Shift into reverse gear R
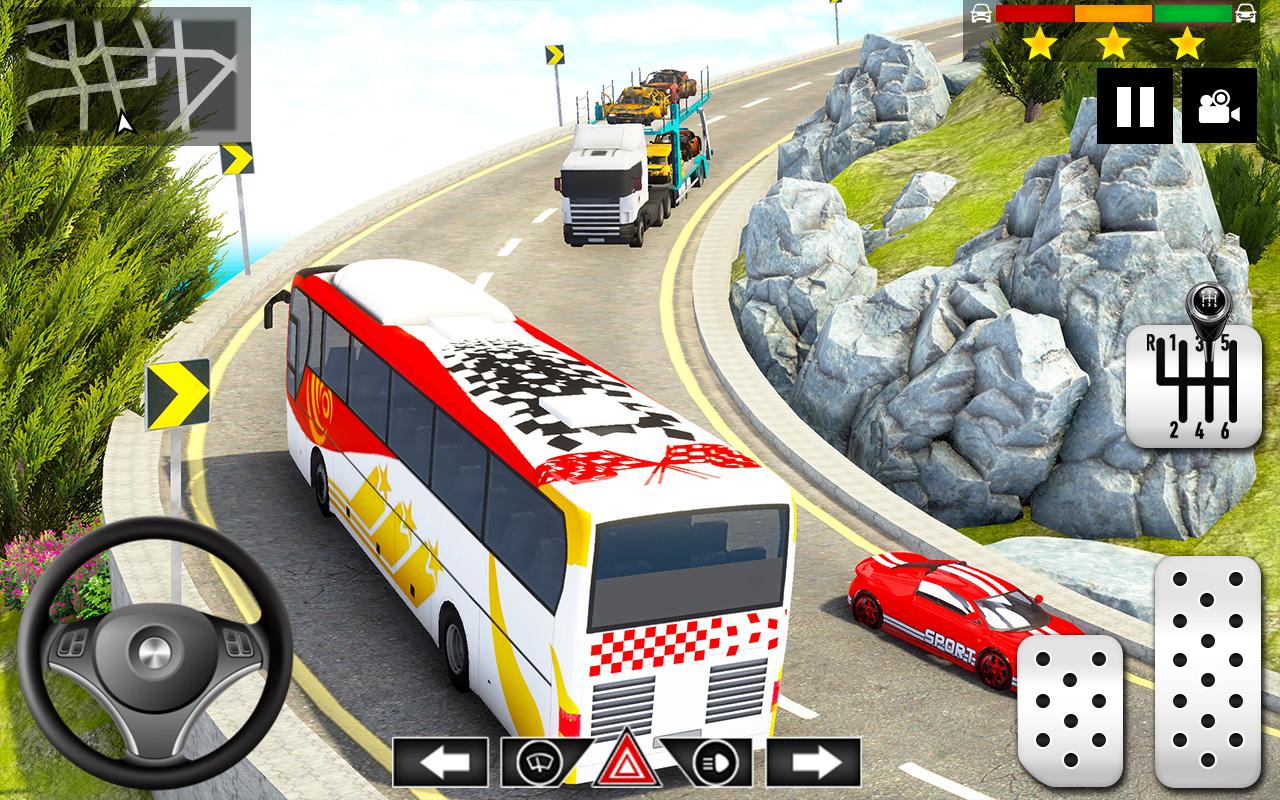 (1152, 342)
